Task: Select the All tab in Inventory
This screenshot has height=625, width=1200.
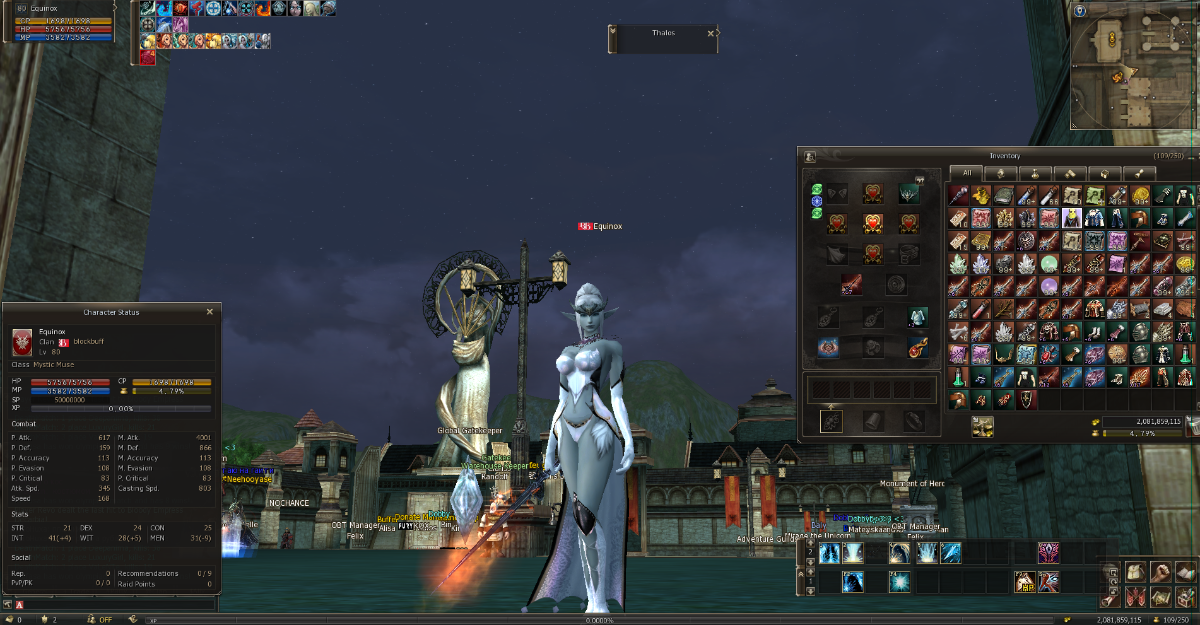Action: point(967,173)
